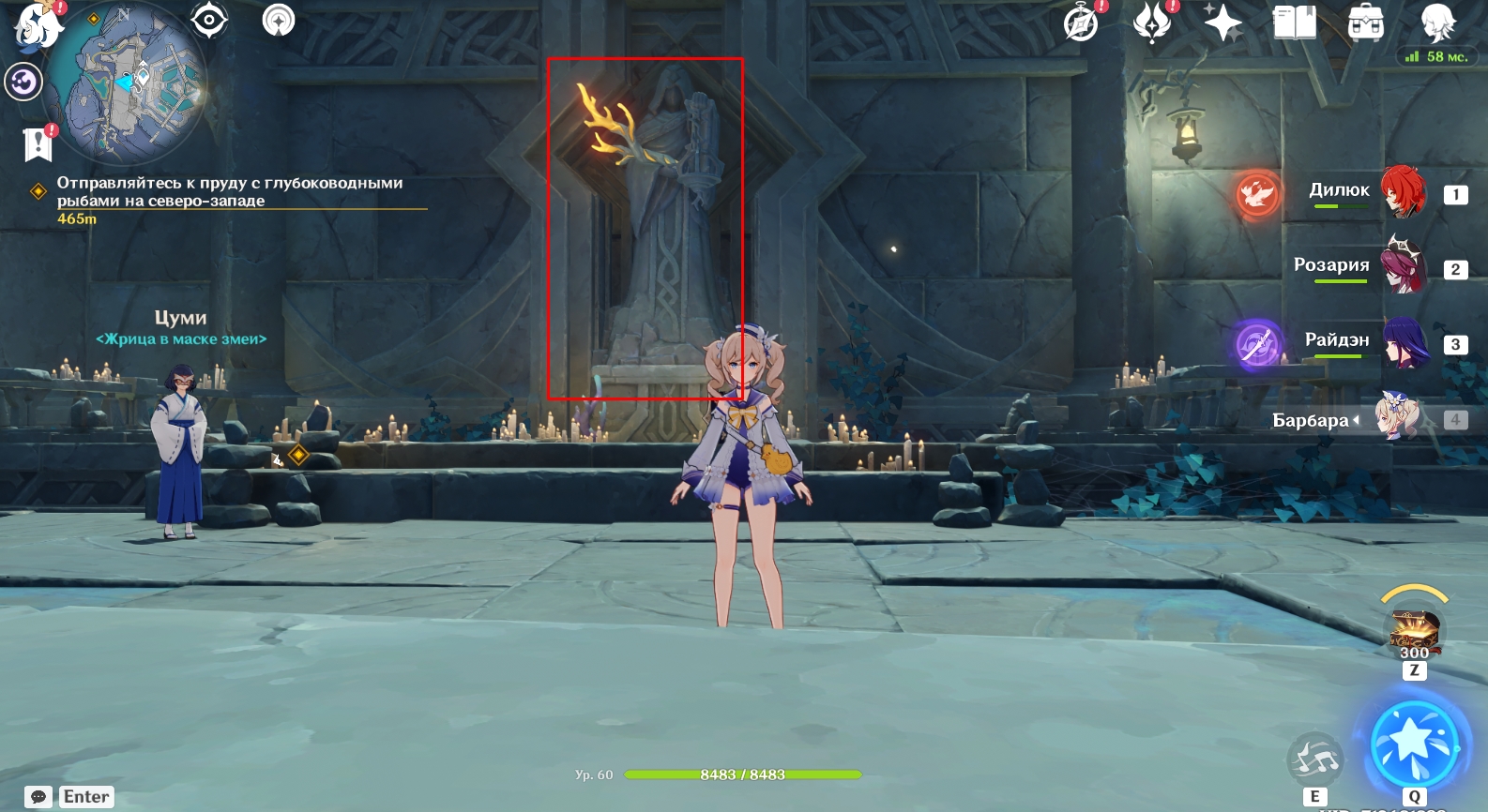Switch to party member Дилюк
The height and width of the screenshot is (812, 1488).
tap(1404, 192)
